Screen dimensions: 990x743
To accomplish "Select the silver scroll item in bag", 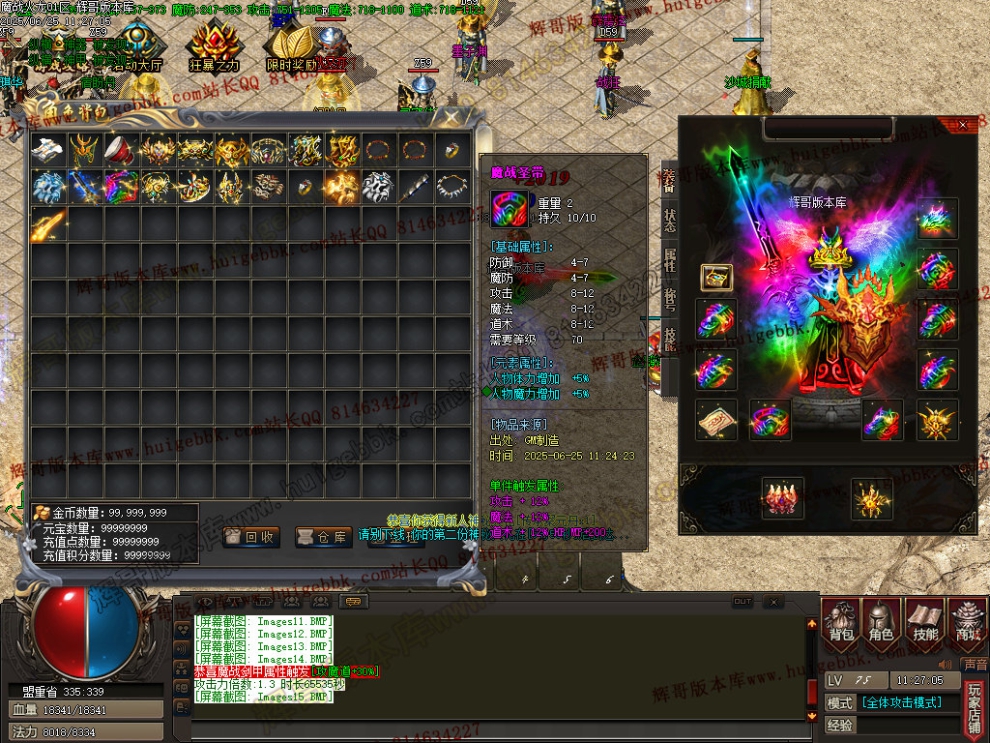I will click(48, 150).
